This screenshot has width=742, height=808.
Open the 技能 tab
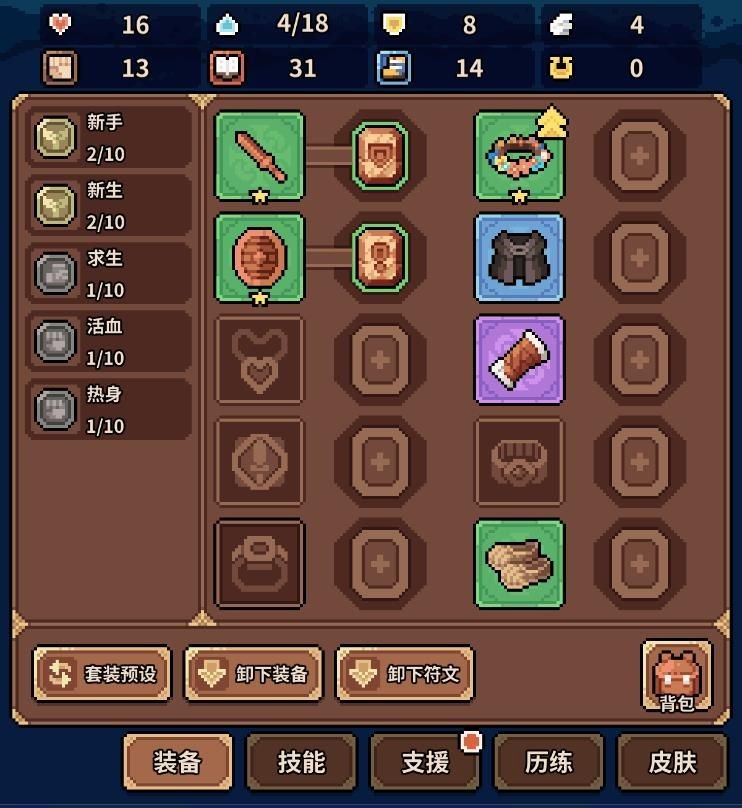tap(301, 762)
